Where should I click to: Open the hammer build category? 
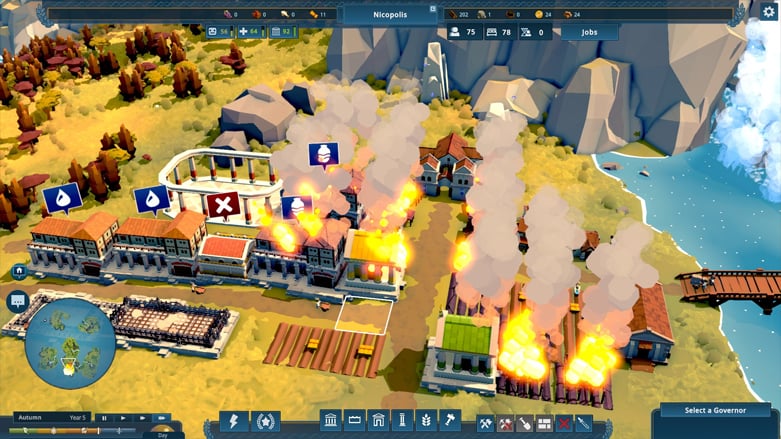[448, 421]
